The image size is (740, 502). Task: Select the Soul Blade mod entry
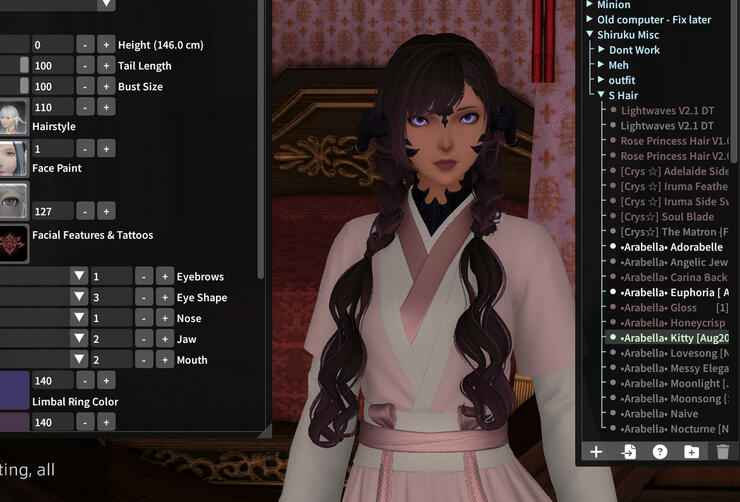pyautogui.click(x=667, y=217)
